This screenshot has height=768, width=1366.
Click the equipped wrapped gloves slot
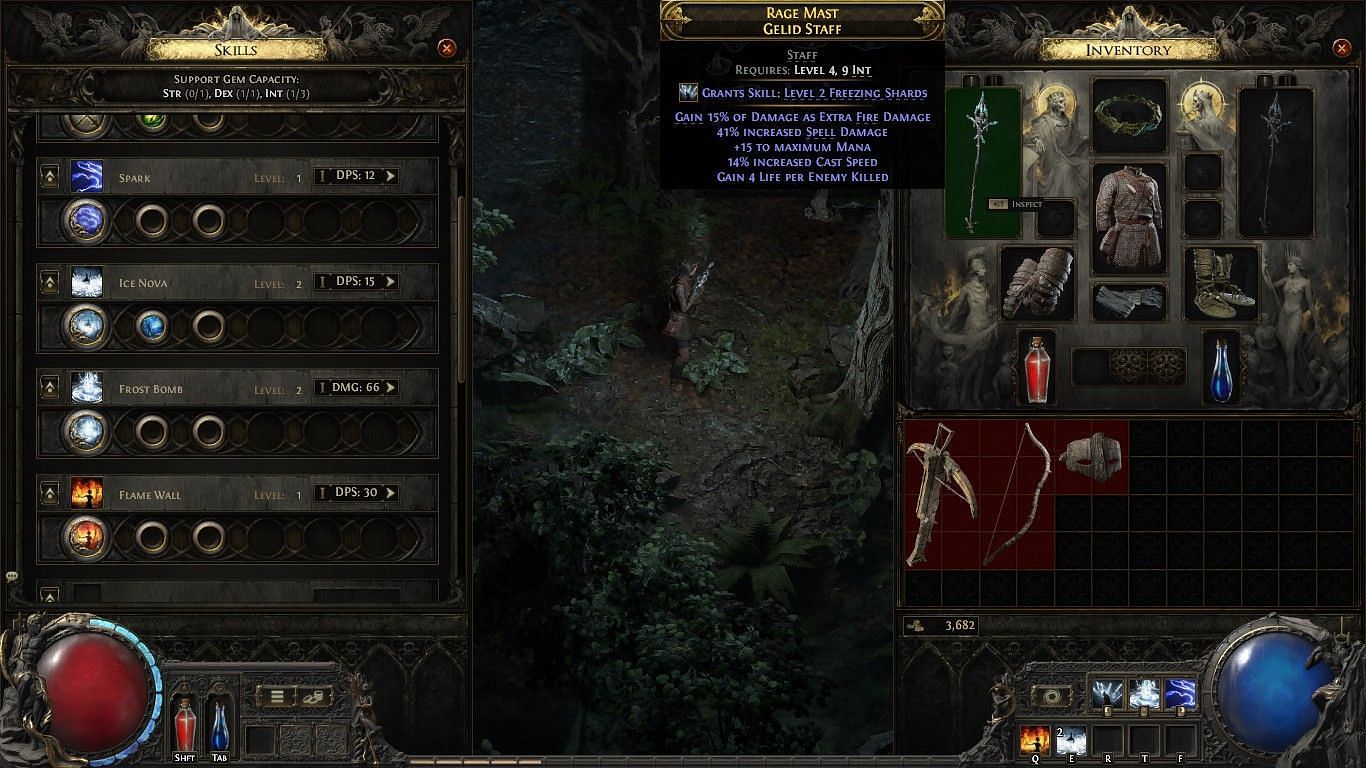click(x=1035, y=283)
